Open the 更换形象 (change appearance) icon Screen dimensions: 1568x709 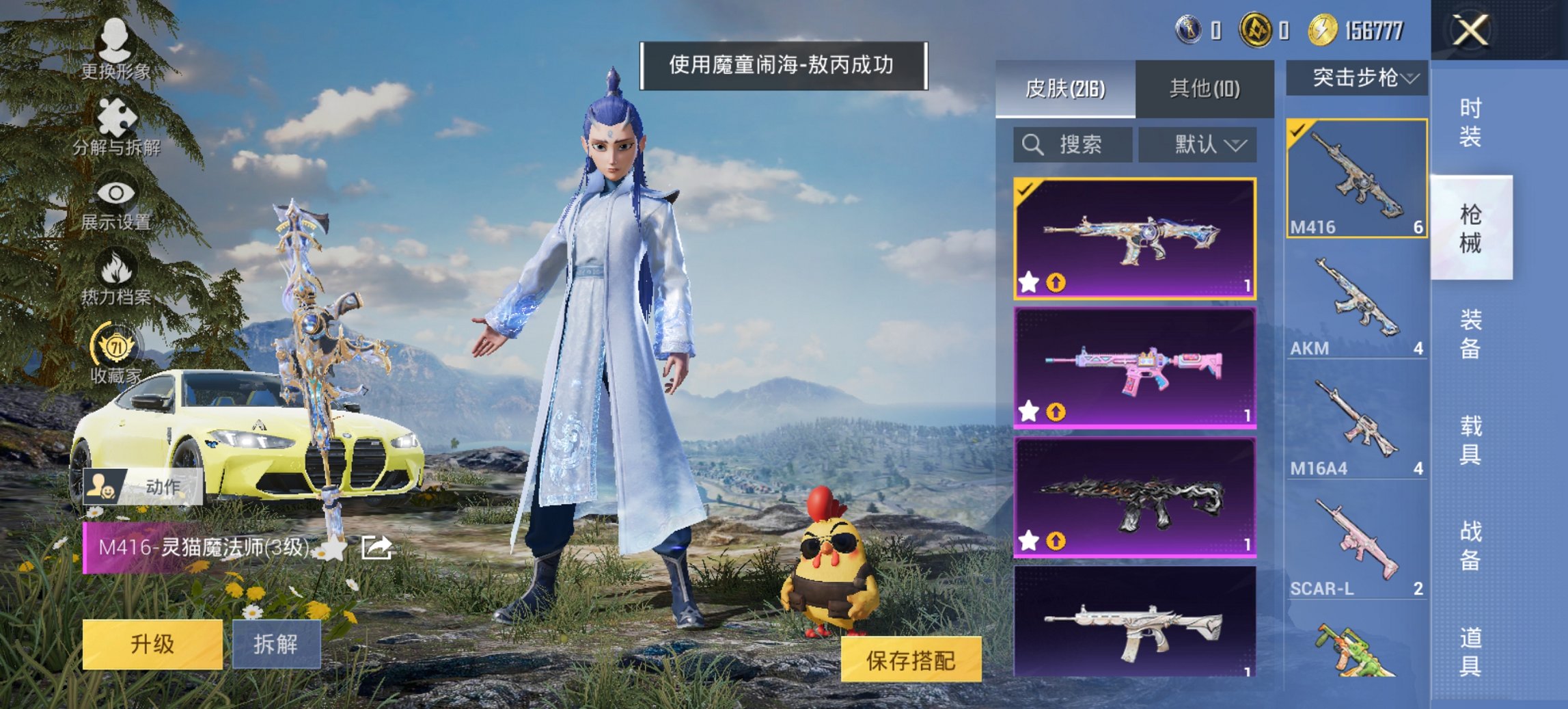116,41
